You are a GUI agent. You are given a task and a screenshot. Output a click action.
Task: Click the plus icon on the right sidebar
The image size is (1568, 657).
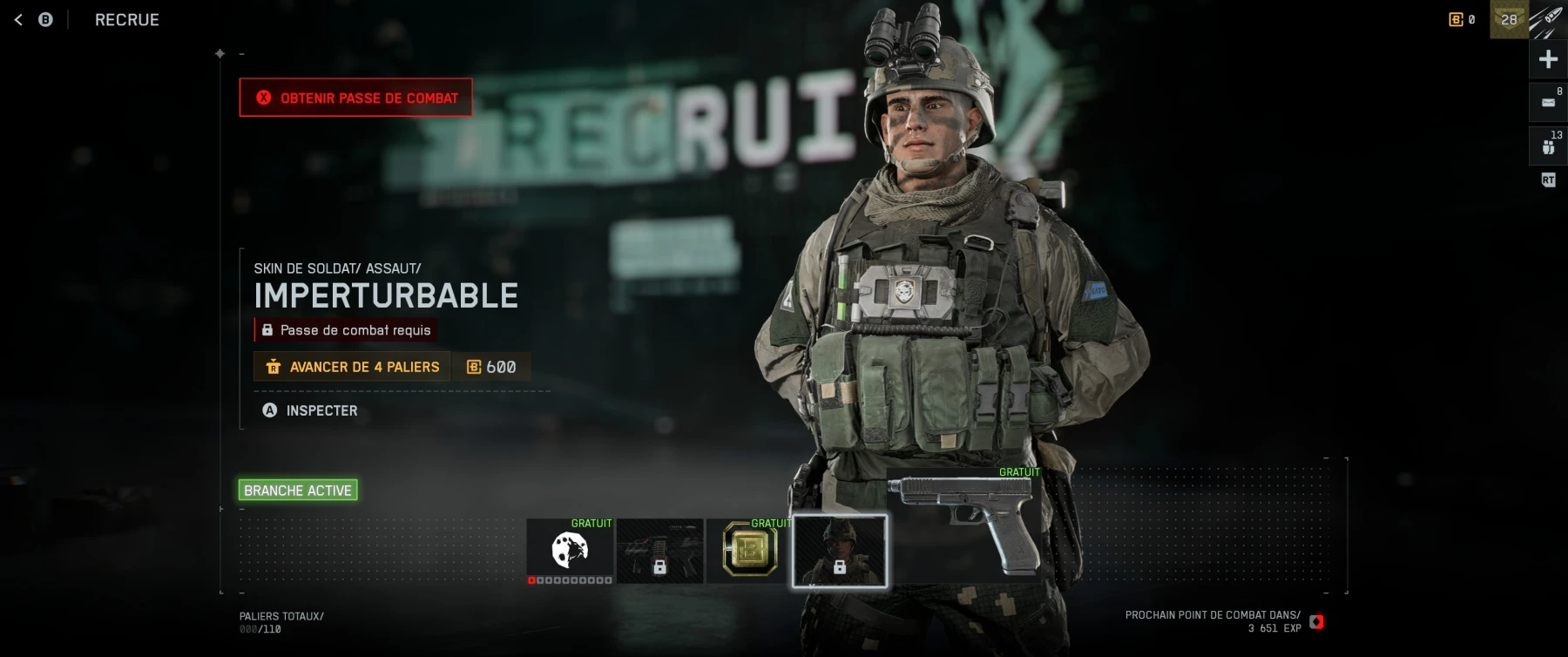[x=1548, y=58]
